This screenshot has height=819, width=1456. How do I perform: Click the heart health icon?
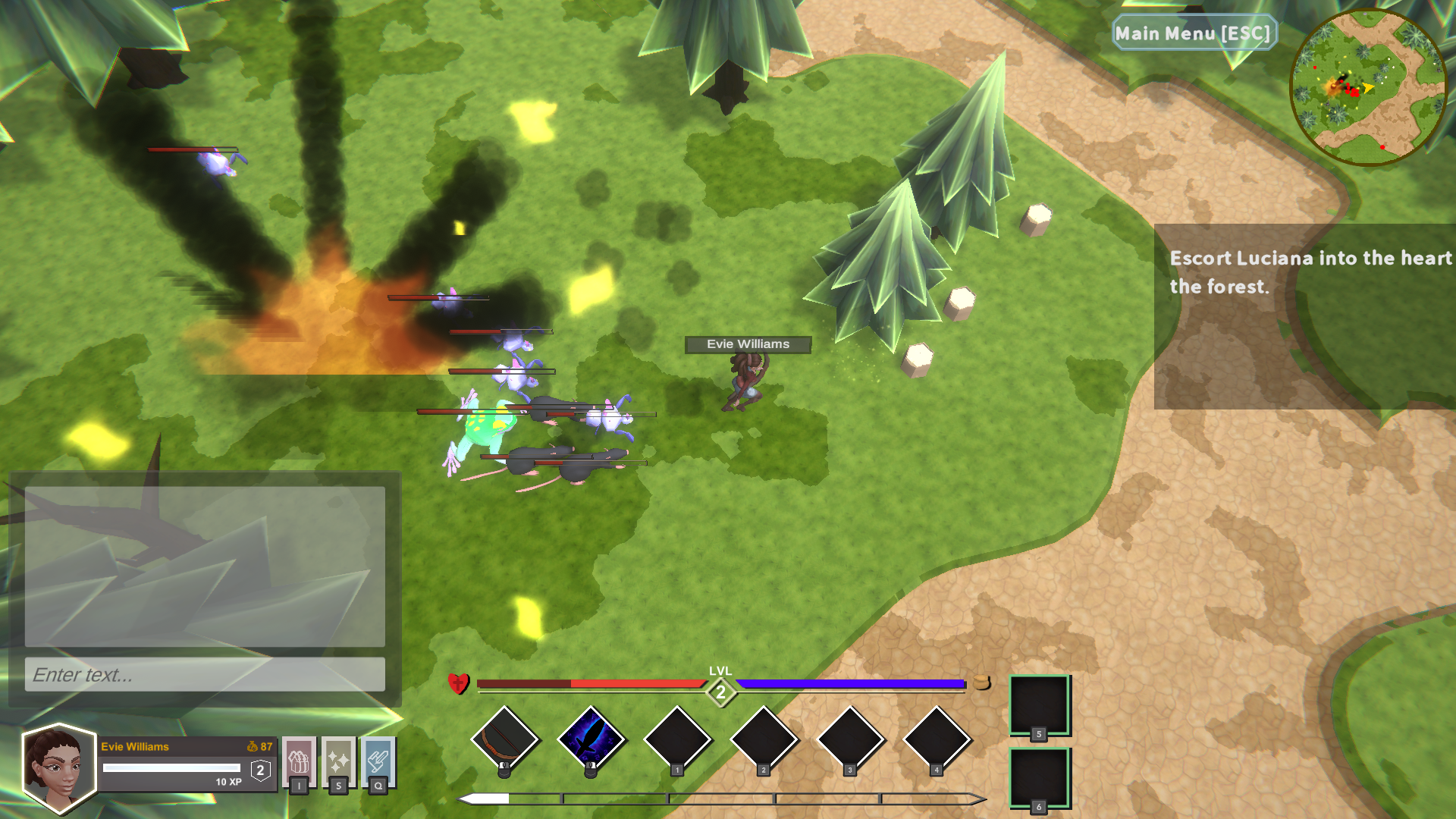[459, 685]
